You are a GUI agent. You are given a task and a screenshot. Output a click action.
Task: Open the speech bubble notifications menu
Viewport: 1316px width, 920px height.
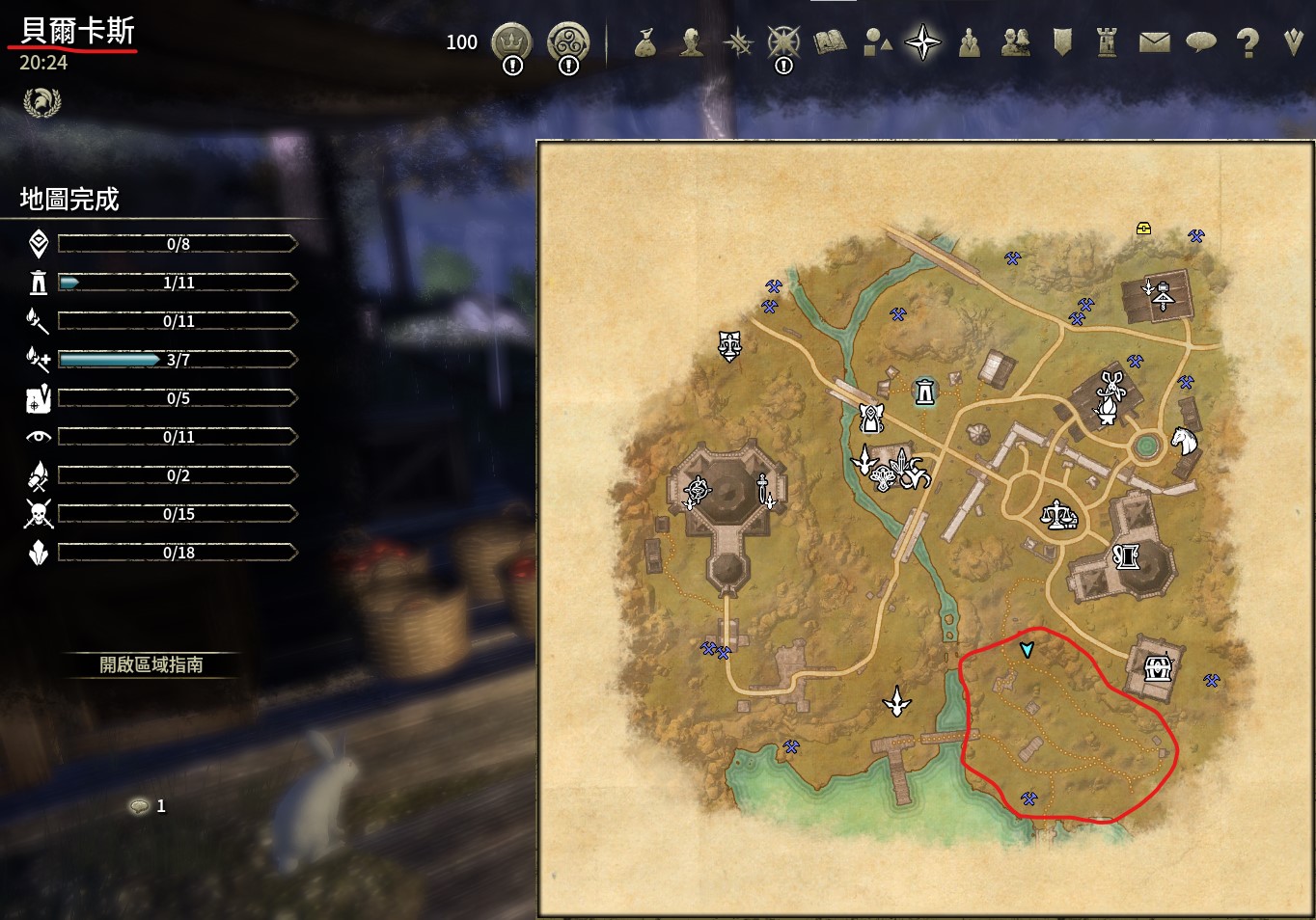(x=1200, y=42)
